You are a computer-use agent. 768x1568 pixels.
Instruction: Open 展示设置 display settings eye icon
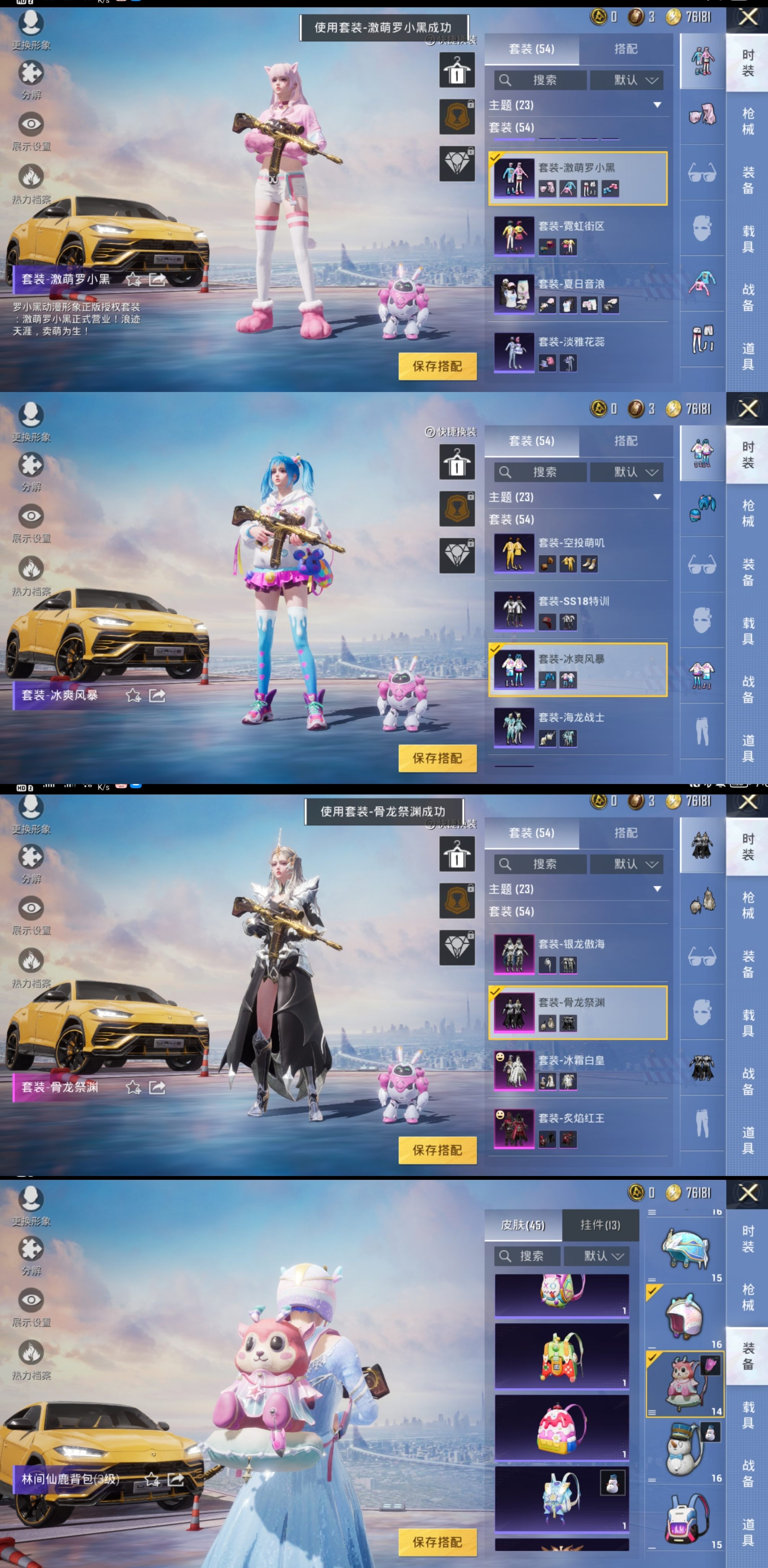(x=32, y=124)
